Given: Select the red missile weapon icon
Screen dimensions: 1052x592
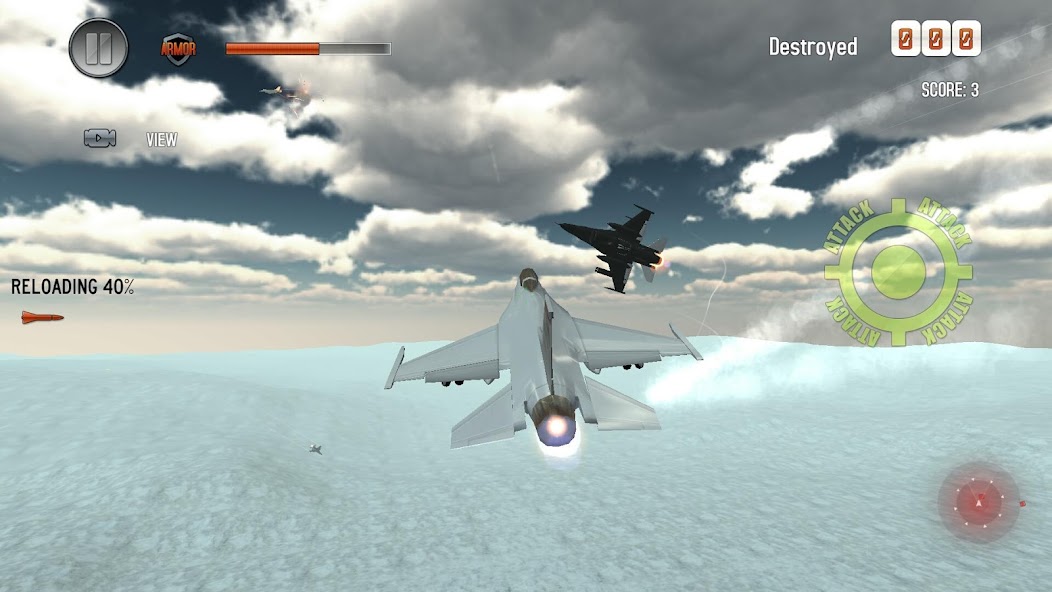Looking at the screenshot, I should (x=42, y=318).
